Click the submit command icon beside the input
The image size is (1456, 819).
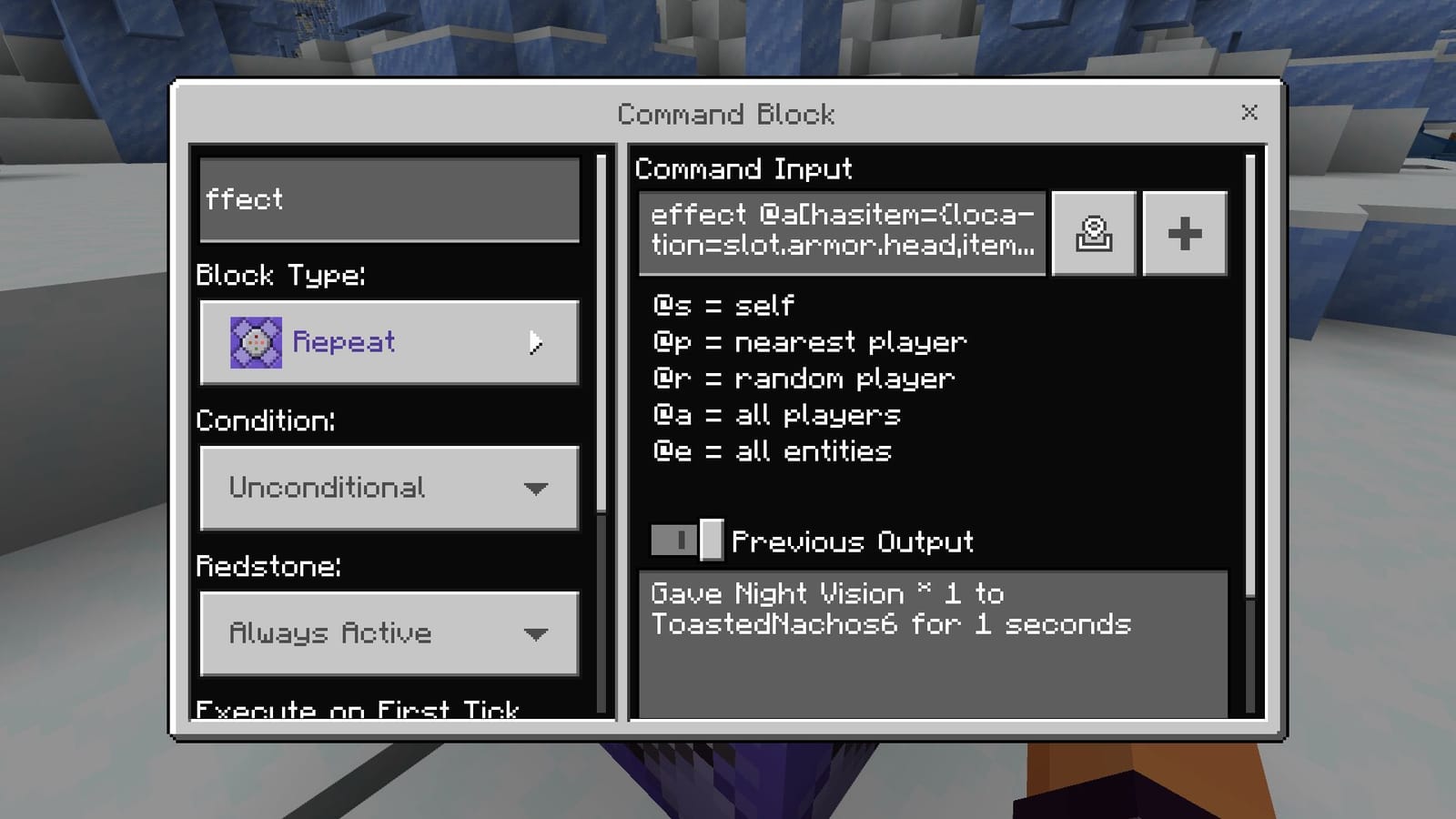[x=1093, y=233]
